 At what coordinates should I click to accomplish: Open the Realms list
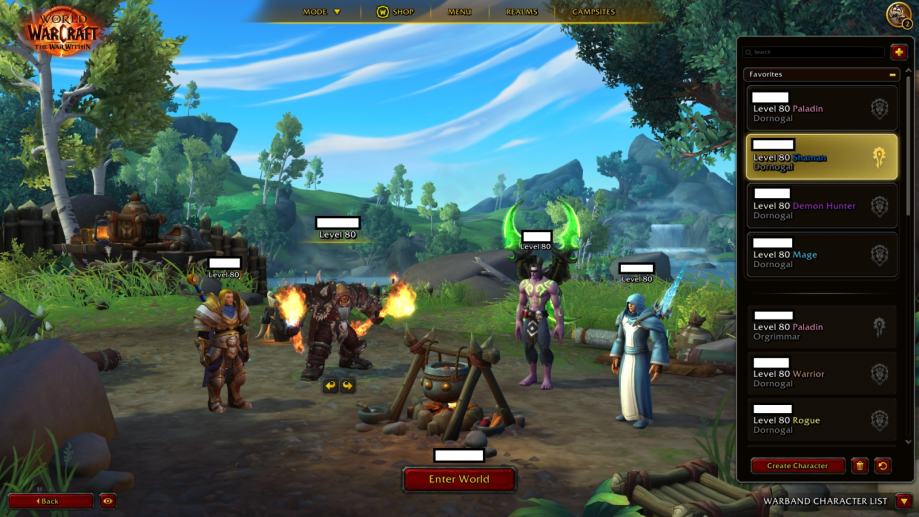(522, 12)
